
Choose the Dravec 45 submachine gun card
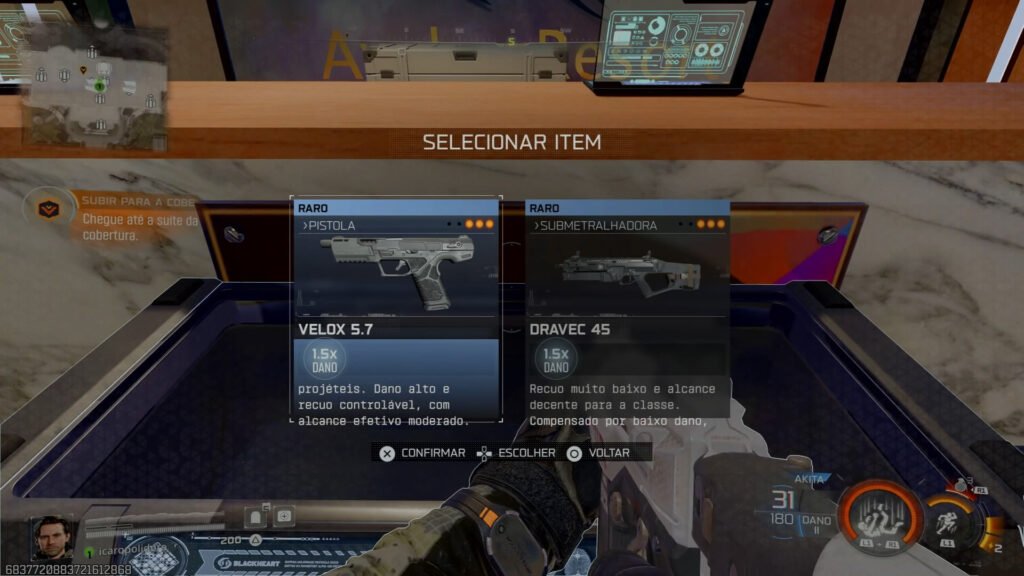627,308
